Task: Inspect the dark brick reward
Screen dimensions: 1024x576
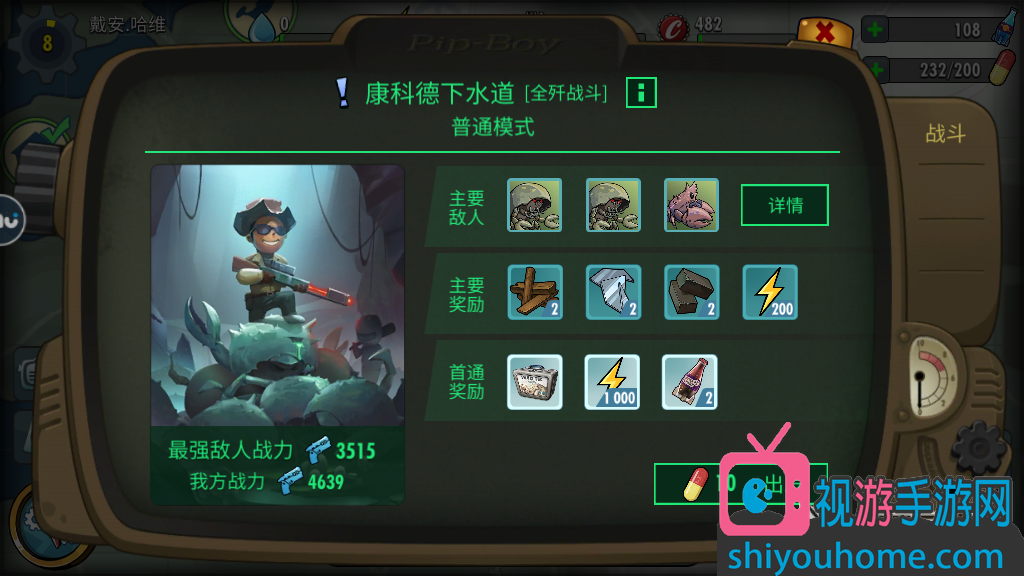Action: coord(691,292)
